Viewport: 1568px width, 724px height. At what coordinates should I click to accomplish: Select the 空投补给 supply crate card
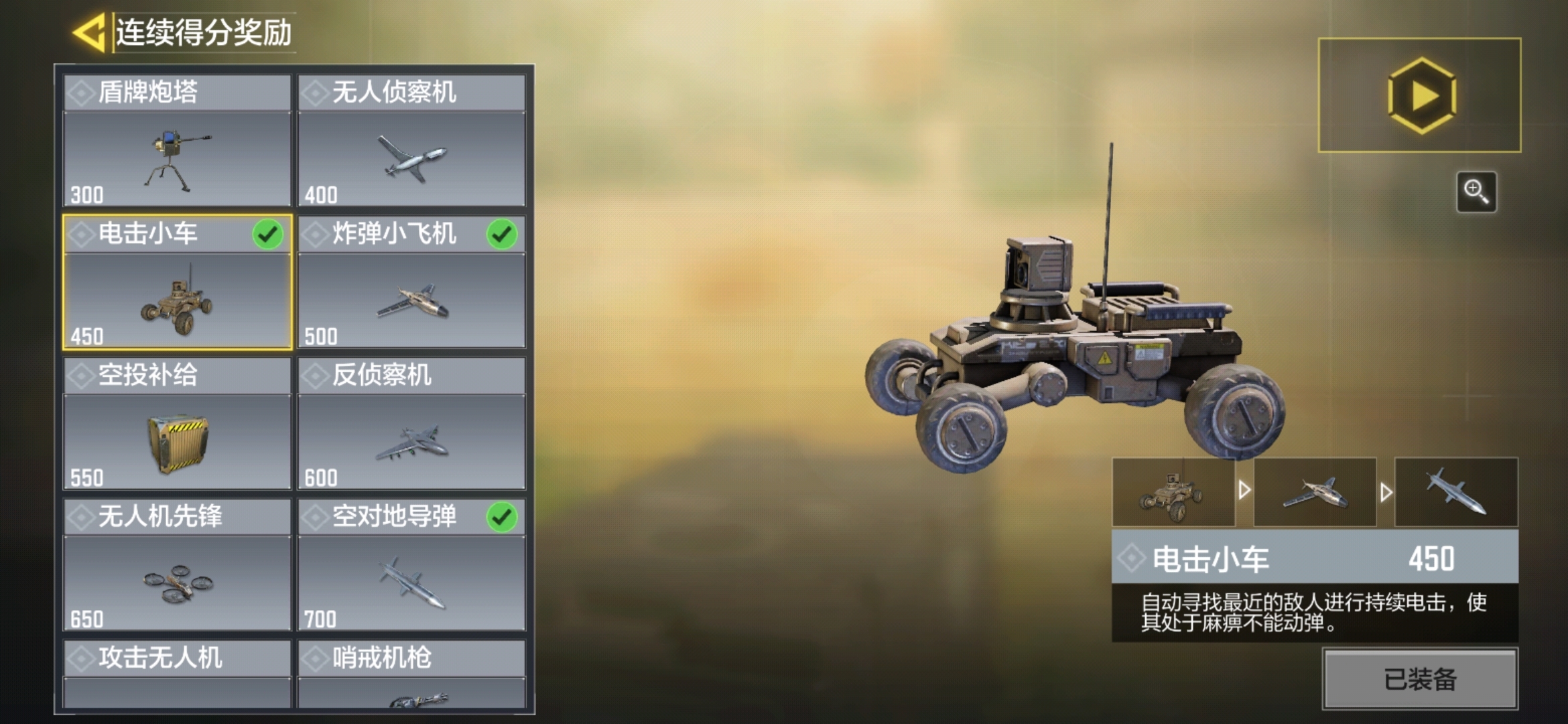pyautogui.click(x=178, y=424)
